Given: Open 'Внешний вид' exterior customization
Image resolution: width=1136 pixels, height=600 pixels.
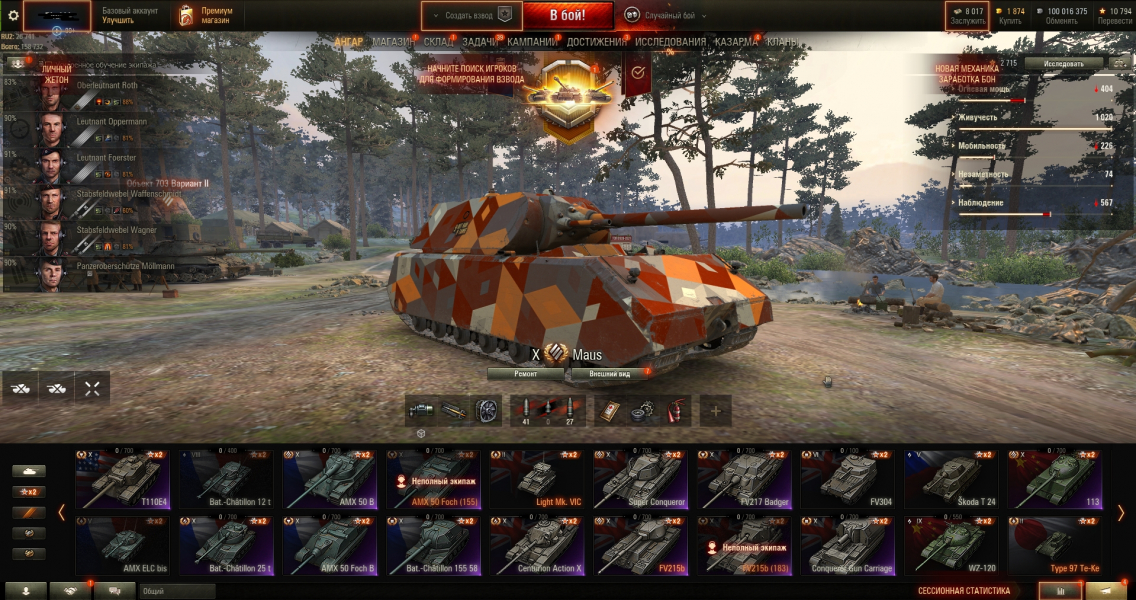Looking at the screenshot, I should [609, 373].
